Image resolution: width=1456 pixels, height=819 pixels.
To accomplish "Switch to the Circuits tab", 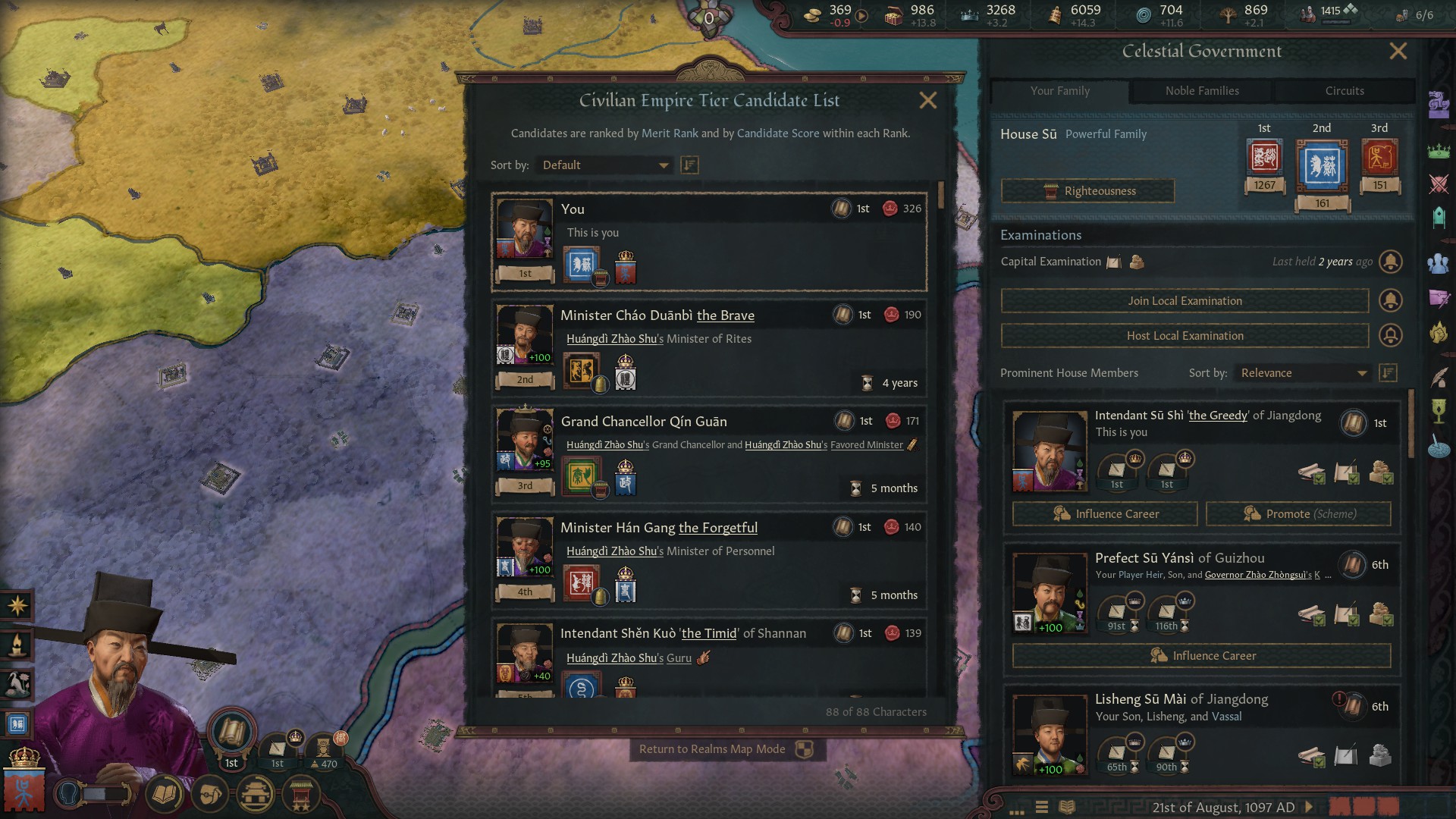I will point(1344,91).
